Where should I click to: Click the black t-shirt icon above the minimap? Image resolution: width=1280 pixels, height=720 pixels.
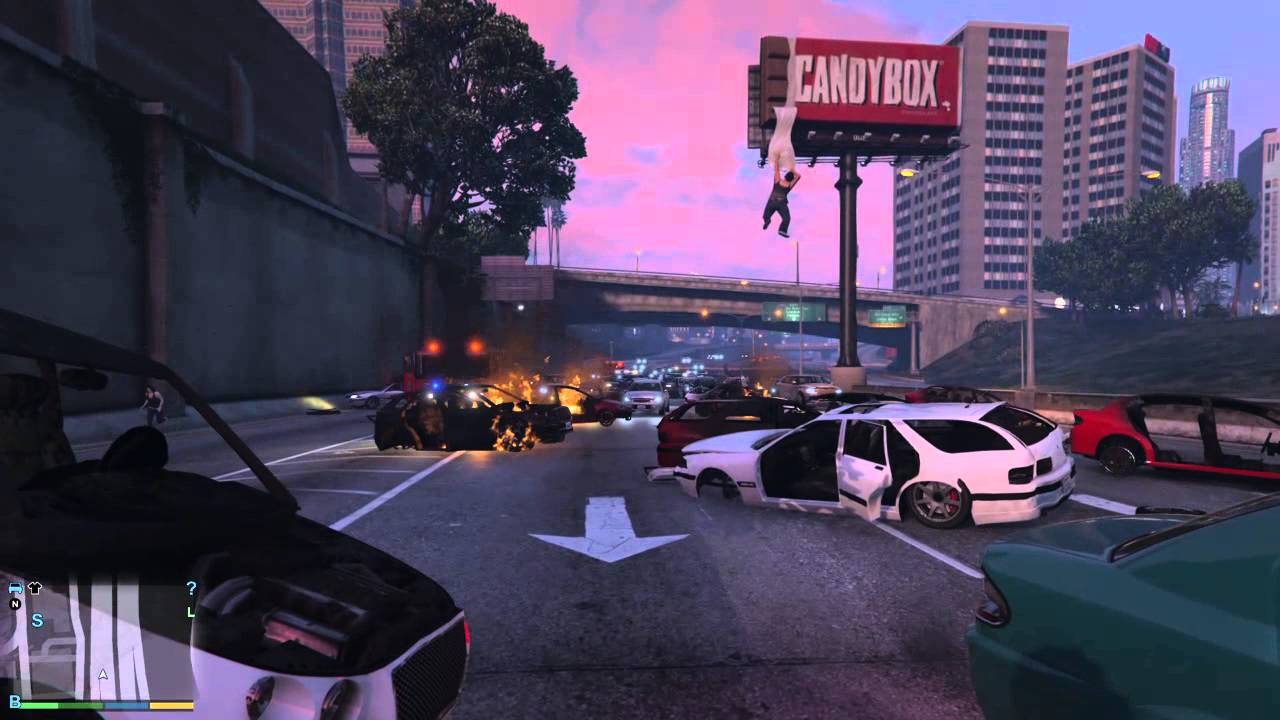(34, 587)
